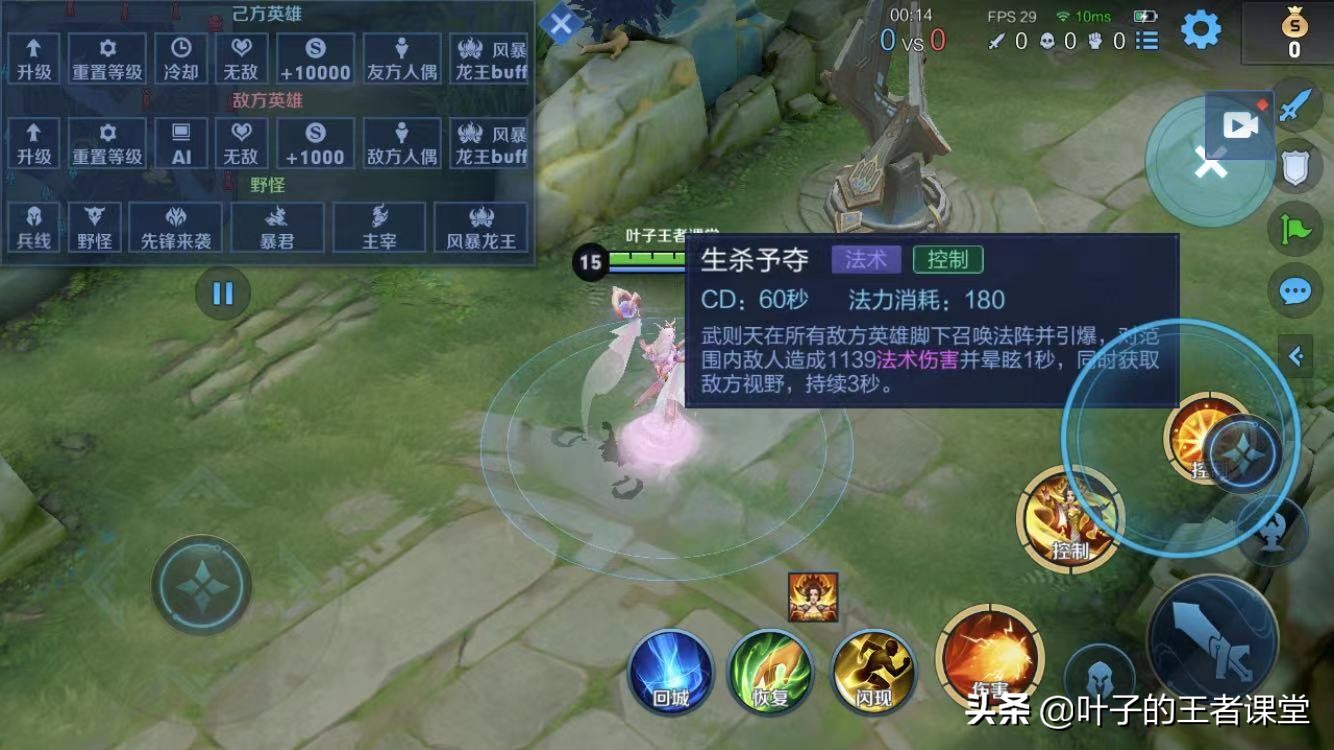
Task: Spawn the 暴君 Tyrant monster
Action: point(276,226)
